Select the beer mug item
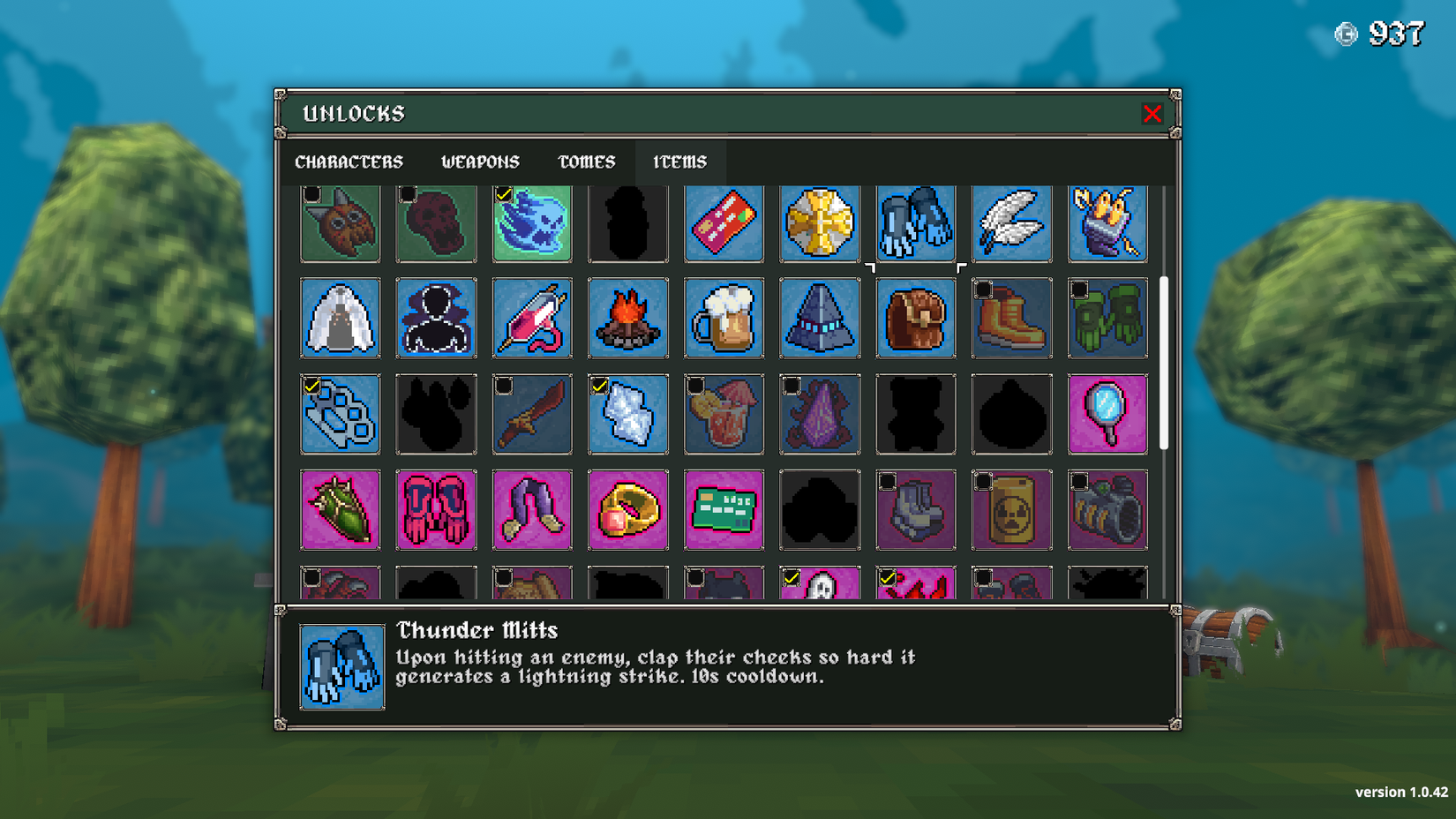 pos(724,319)
